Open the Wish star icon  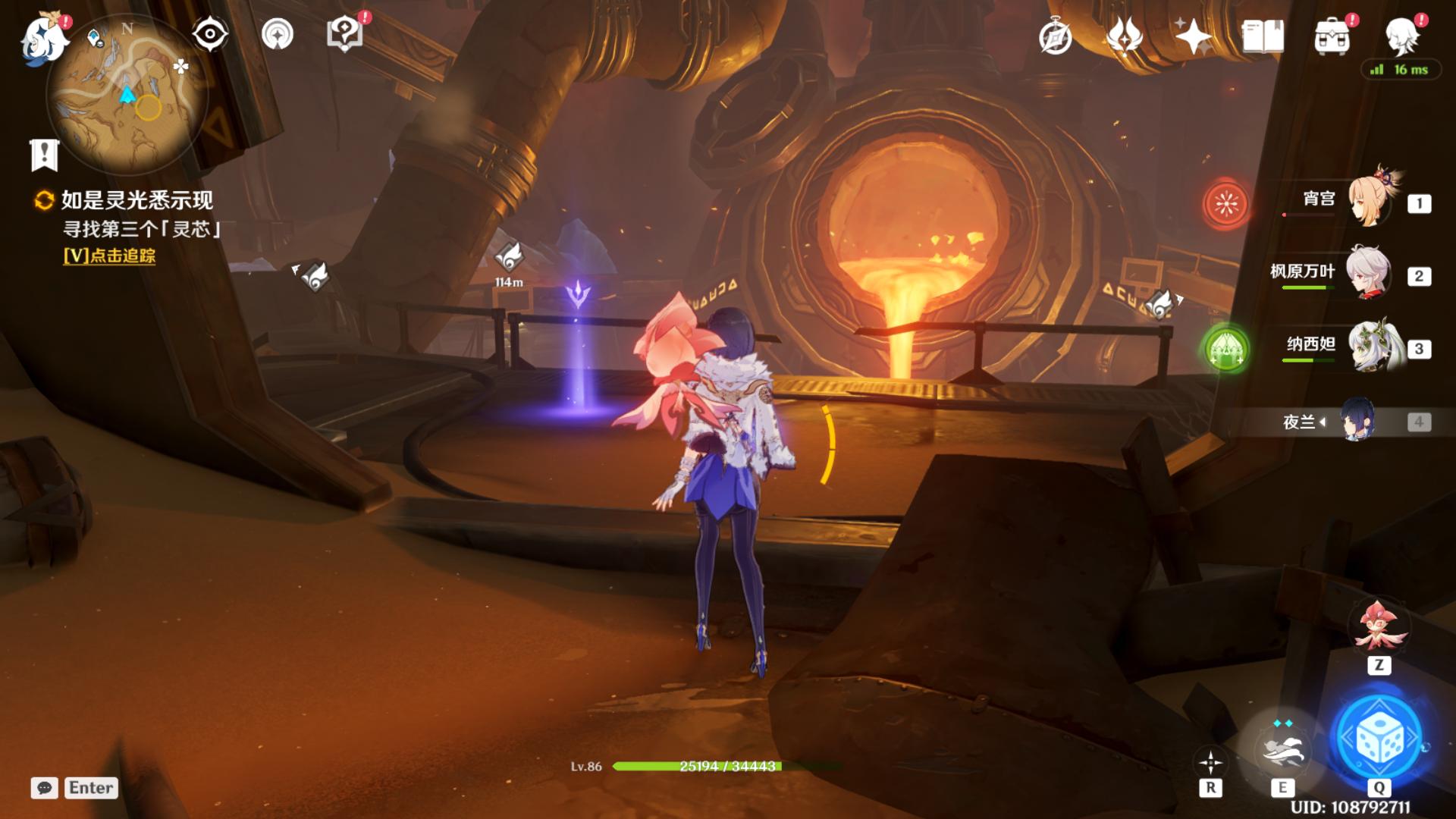point(1193,36)
